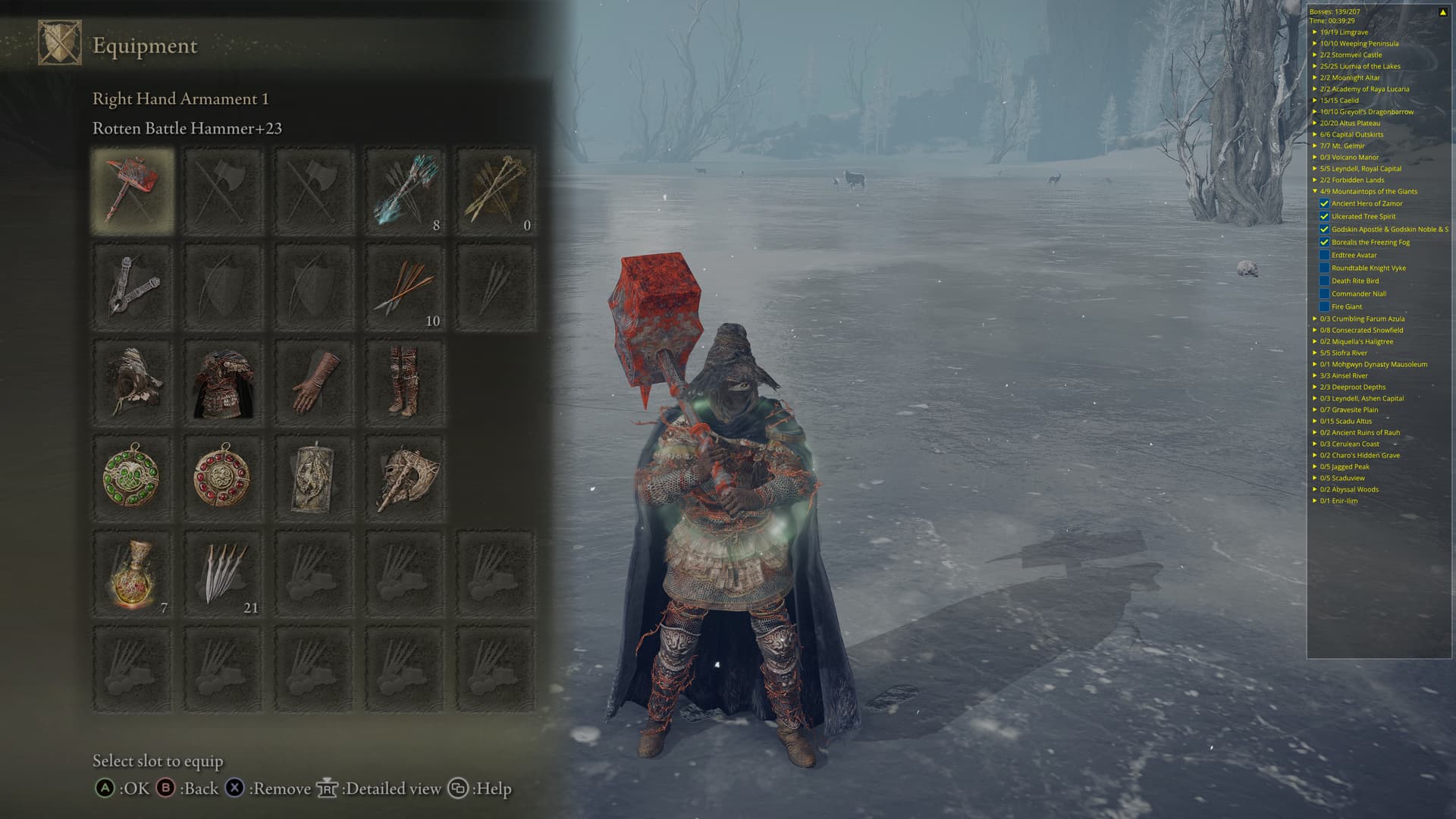Image resolution: width=1456 pixels, height=819 pixels.
Task: Expand the Volcano Manor boss list
Action: (x=1315, y=158)
